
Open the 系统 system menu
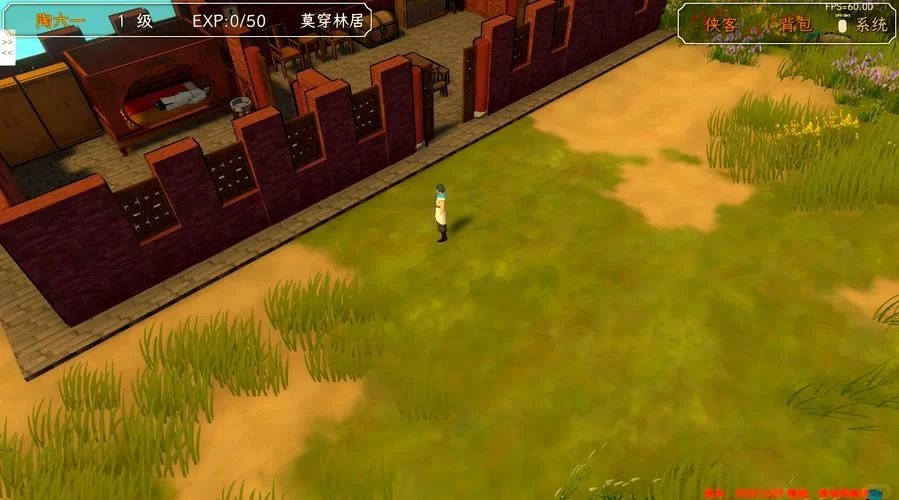click(869, 25)
